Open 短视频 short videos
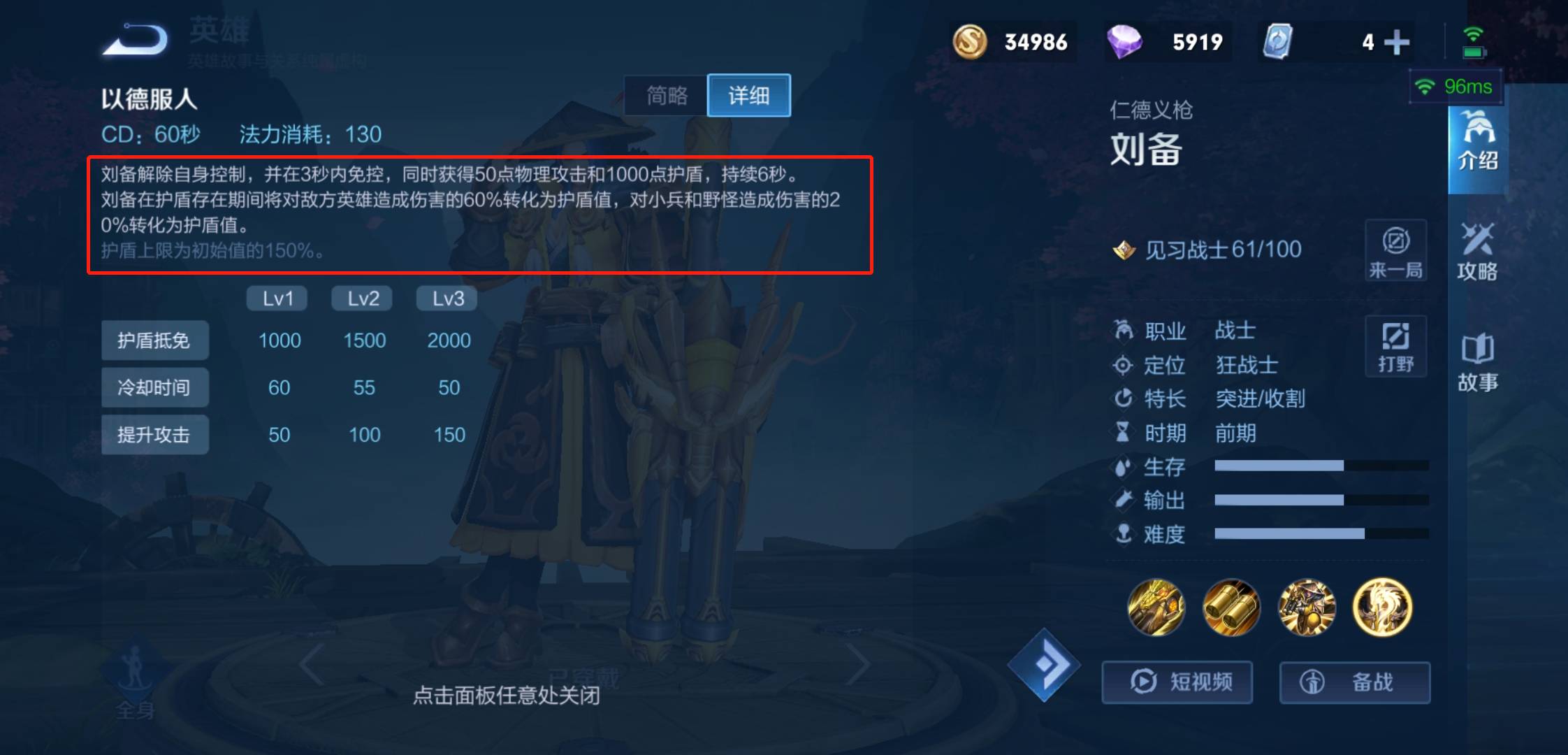Viewport: 1568px width, 755px height. click(1177, 682)
